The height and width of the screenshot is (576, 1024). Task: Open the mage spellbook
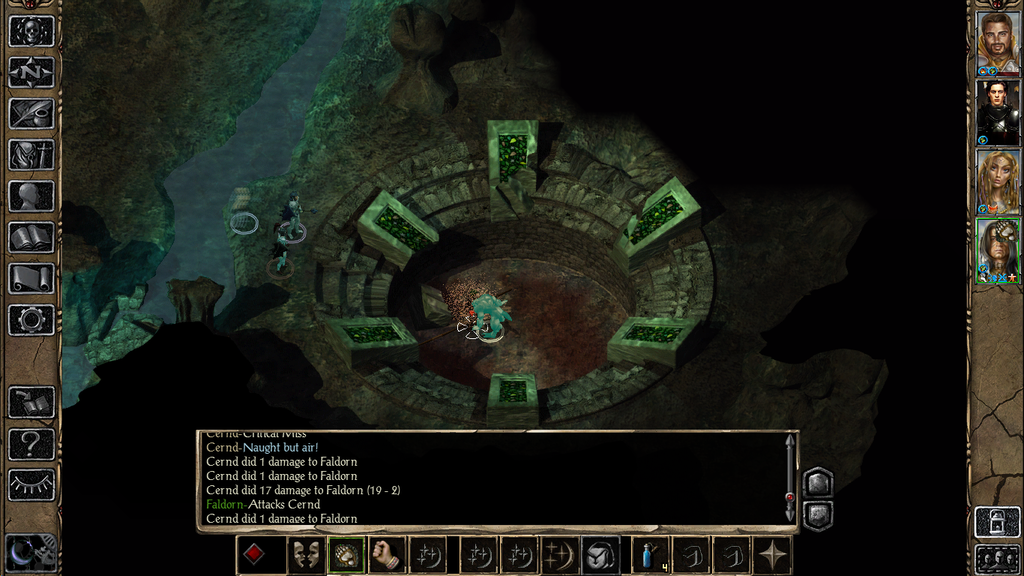[x=31, y=237]
